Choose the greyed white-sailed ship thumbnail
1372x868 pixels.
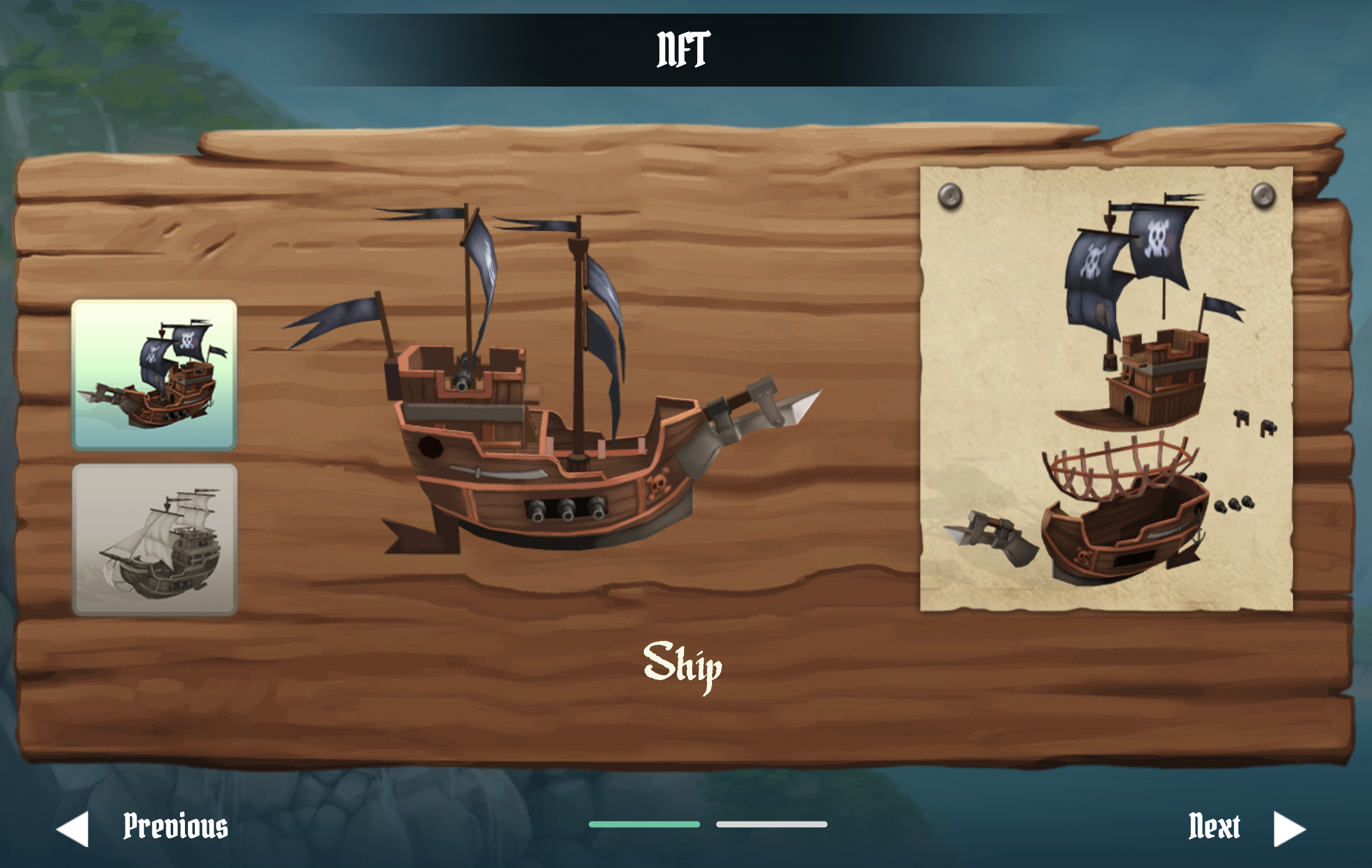pos(154,540)
